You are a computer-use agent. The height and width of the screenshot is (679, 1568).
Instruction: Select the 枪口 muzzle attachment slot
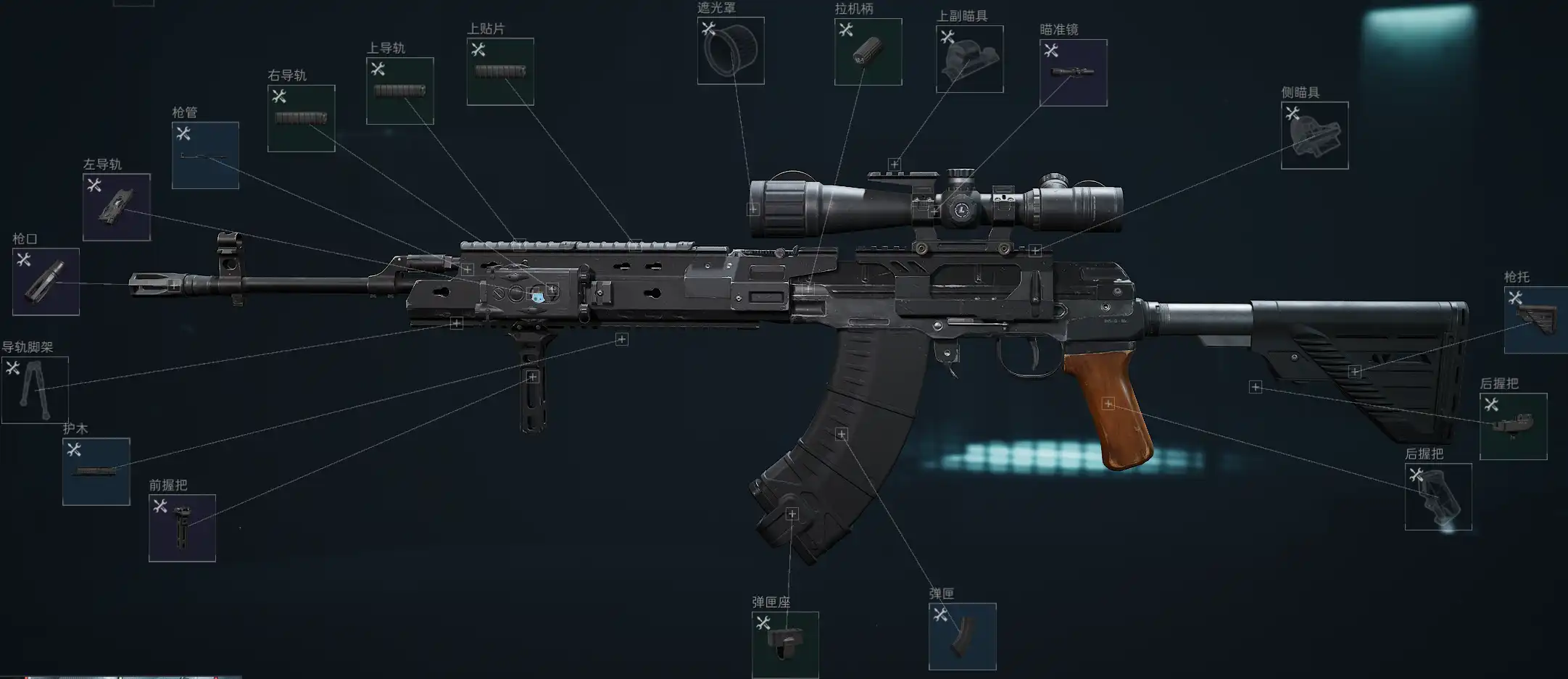[x=46, y=282]
